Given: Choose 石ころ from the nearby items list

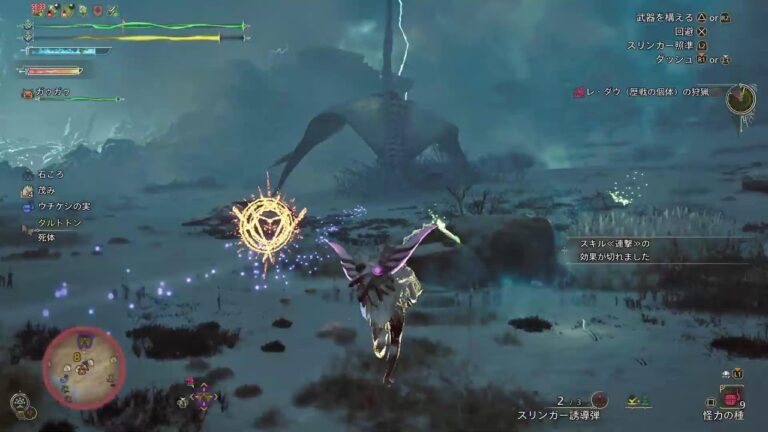Looking at the screenshot, I should 49,174.
